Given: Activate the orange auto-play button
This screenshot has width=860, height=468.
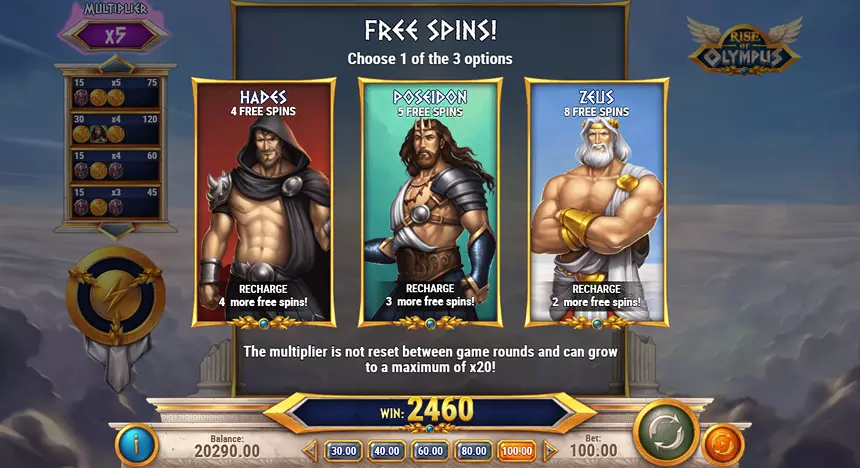Looking at the screenshot, I should tap(722, 445).
